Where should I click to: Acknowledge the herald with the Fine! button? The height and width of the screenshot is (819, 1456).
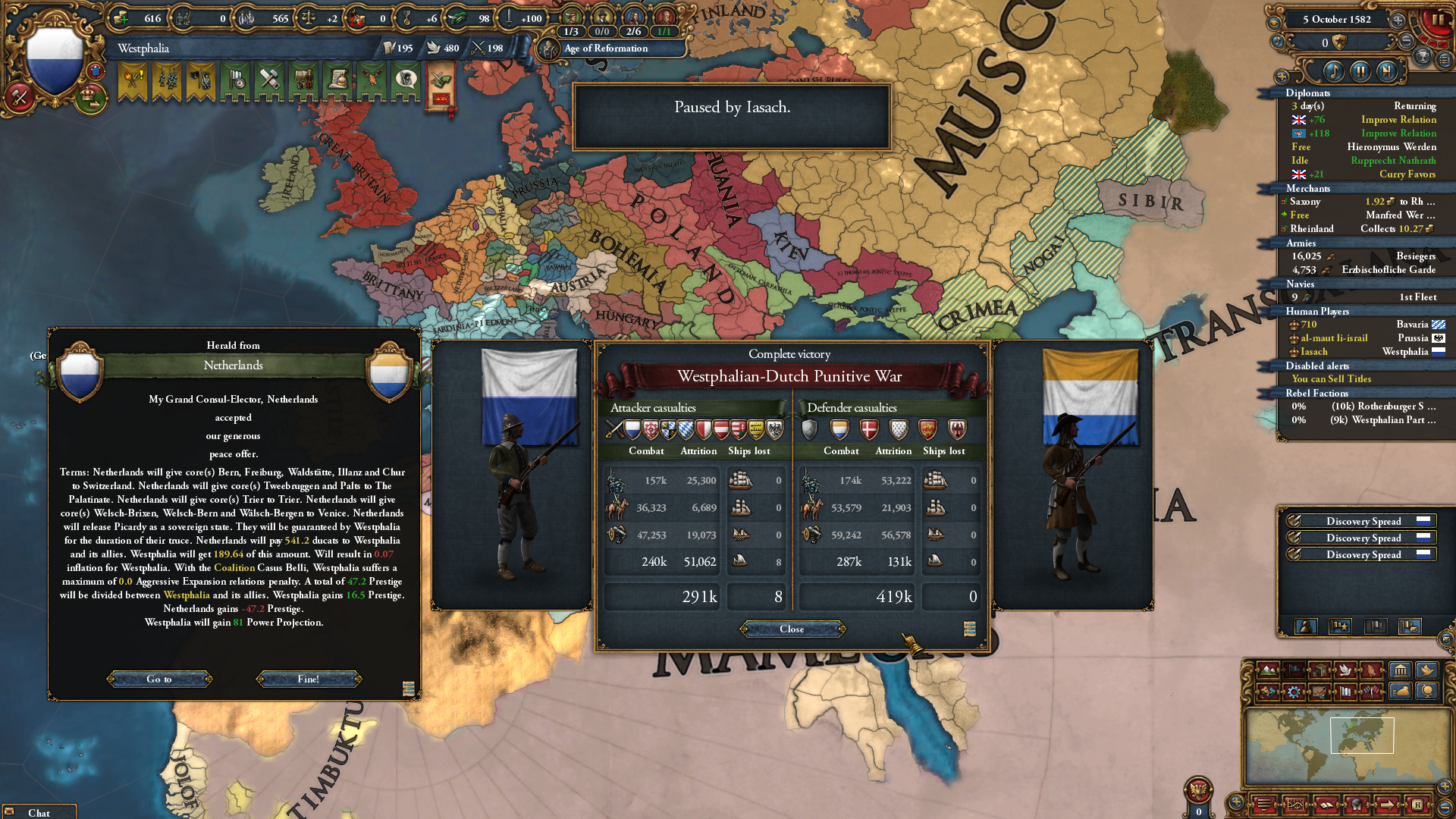[309, 679]
